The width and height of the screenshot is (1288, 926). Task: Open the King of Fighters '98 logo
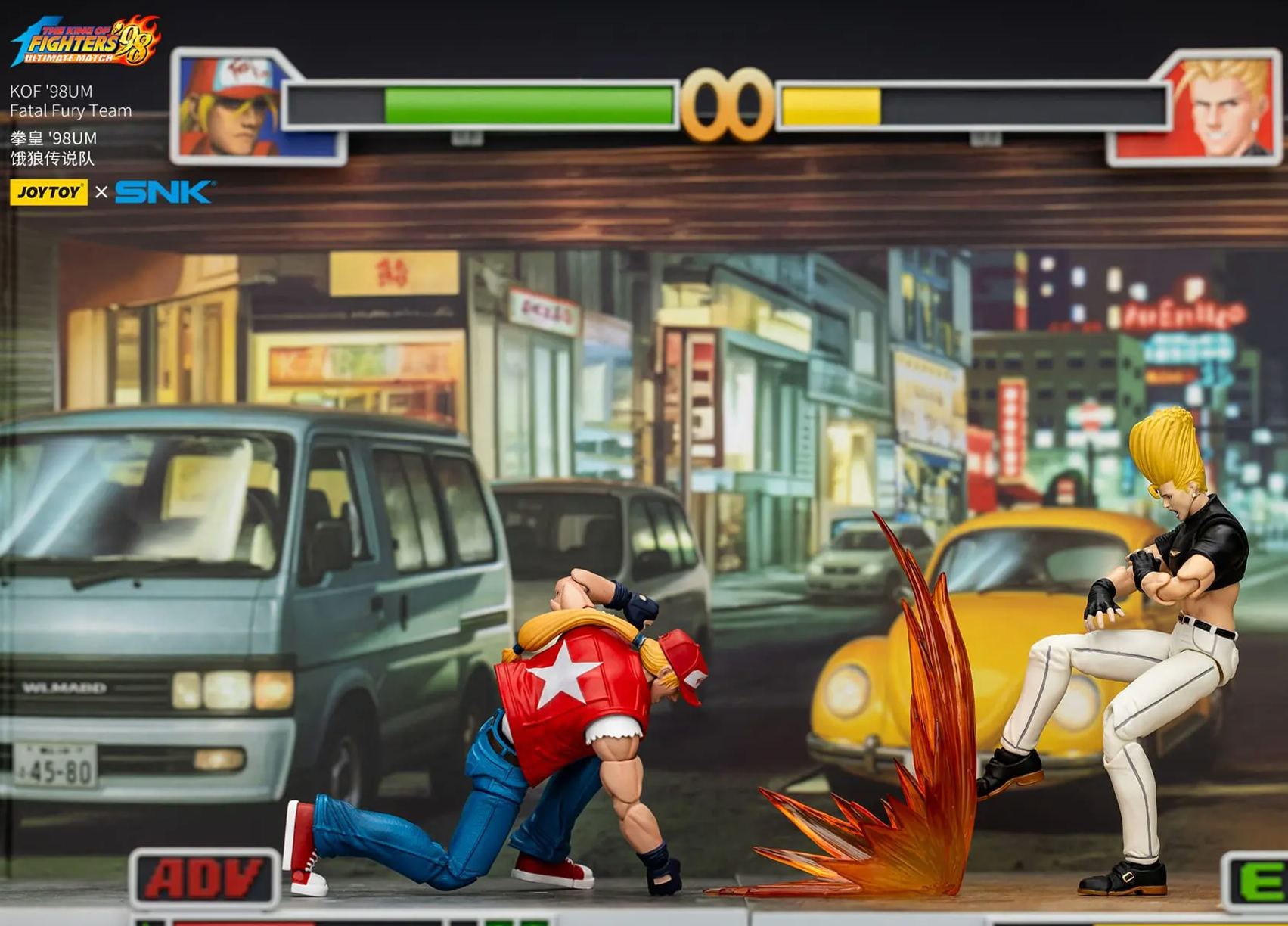(x=85, y=42)
